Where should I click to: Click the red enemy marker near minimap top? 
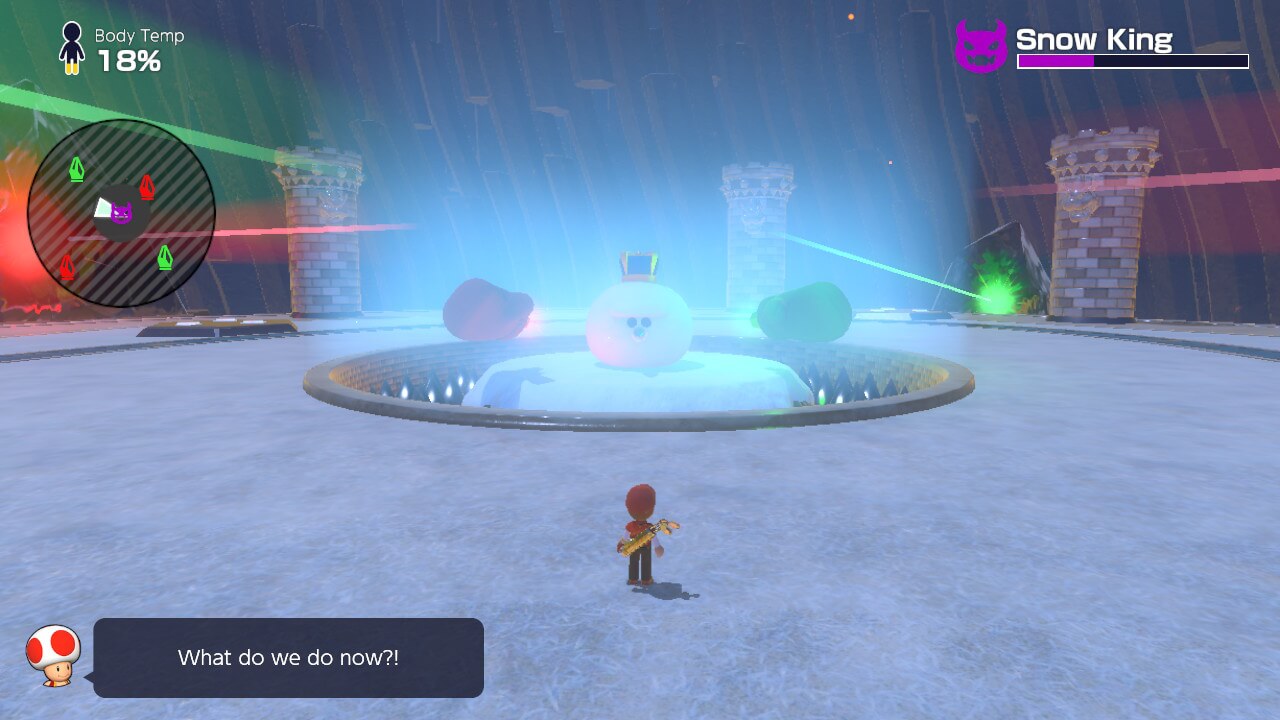click(146, 185)
